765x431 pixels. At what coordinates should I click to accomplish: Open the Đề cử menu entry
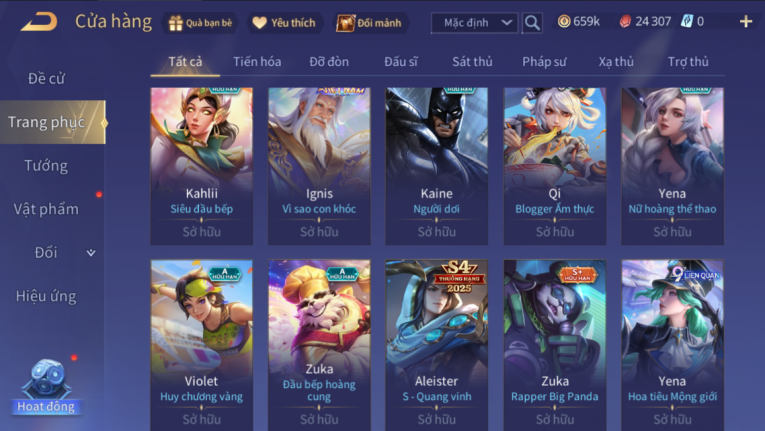coord(46,78)
